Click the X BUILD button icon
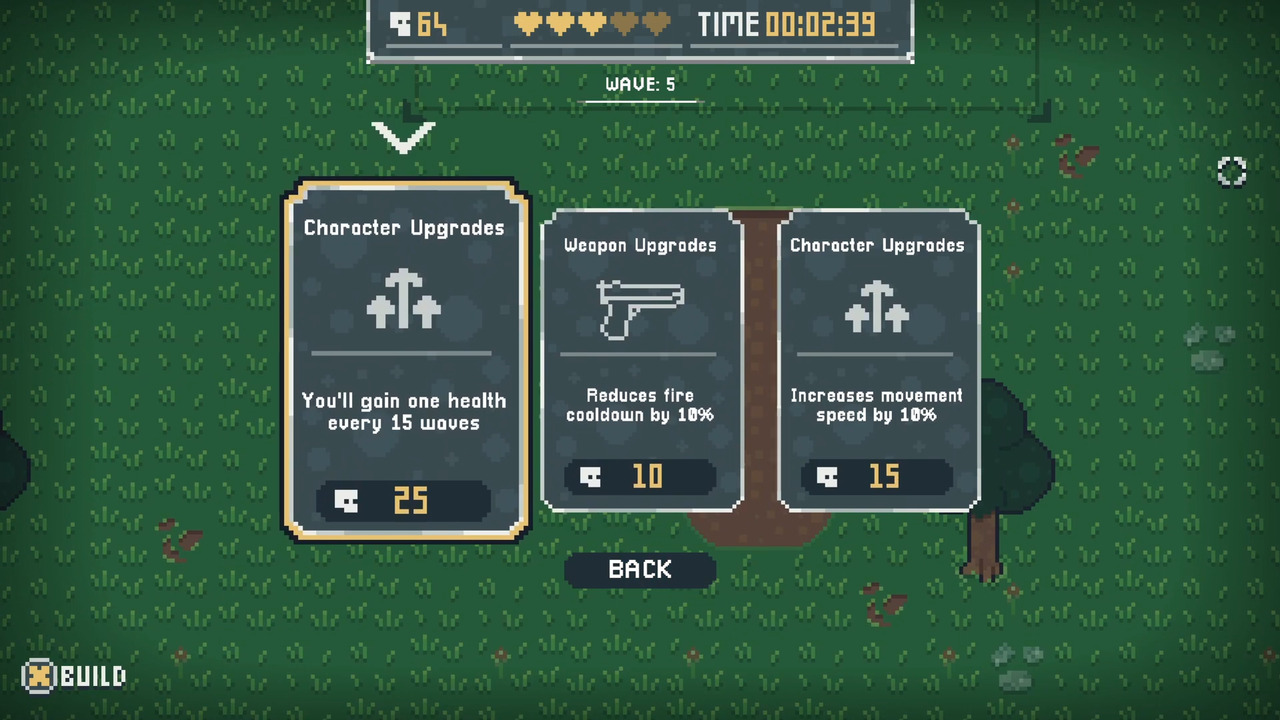Viewport: 1280px width, 720px height. (38, 677)
